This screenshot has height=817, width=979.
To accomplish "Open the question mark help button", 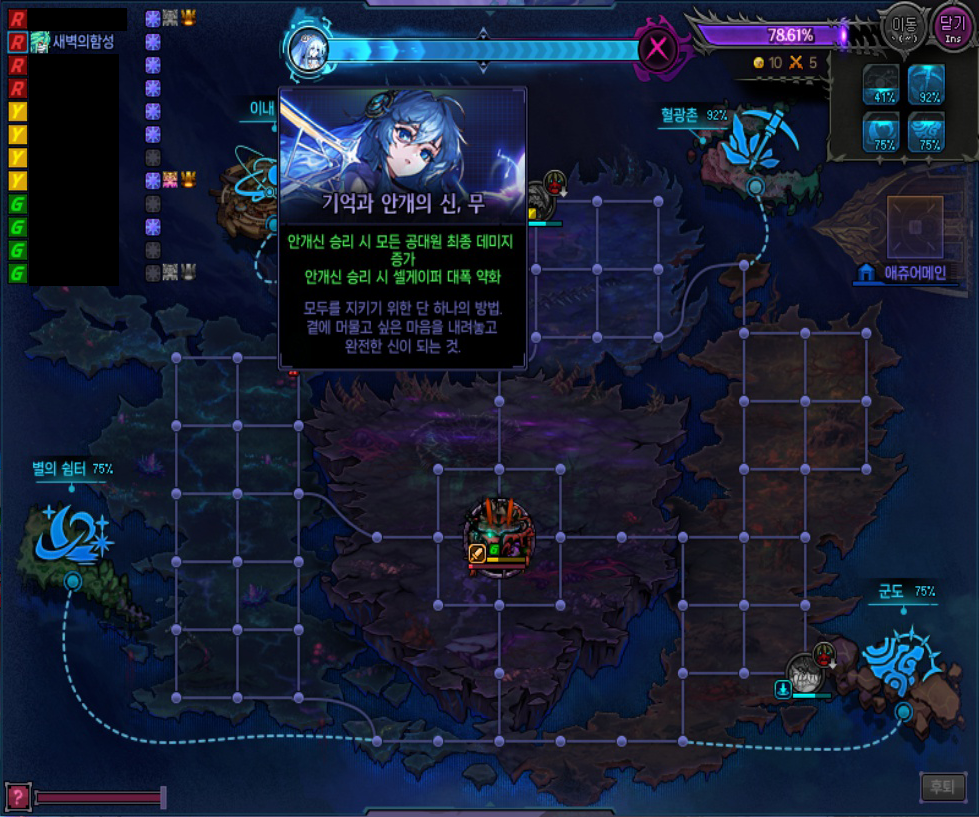I will (17, 796).
